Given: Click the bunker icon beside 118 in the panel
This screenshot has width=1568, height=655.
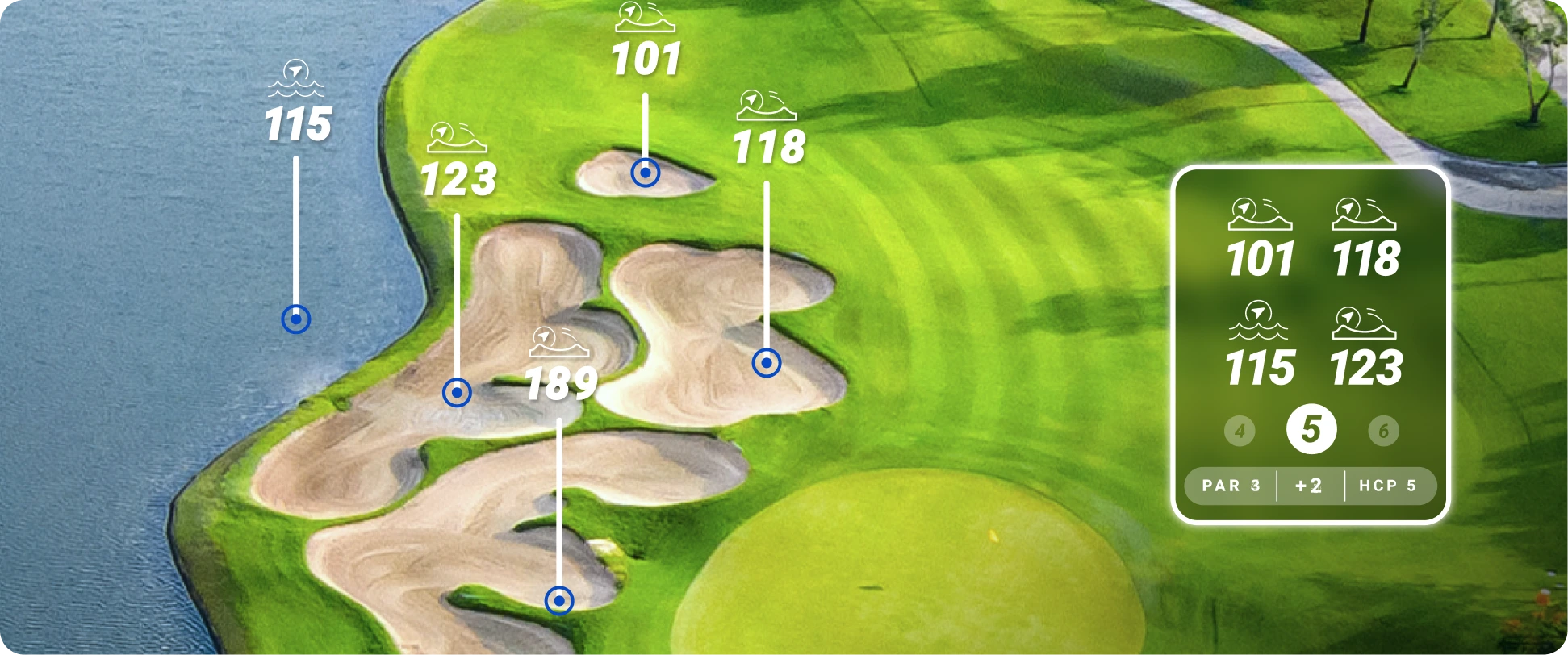Looking at the screenshot, I should point(1366,214).
